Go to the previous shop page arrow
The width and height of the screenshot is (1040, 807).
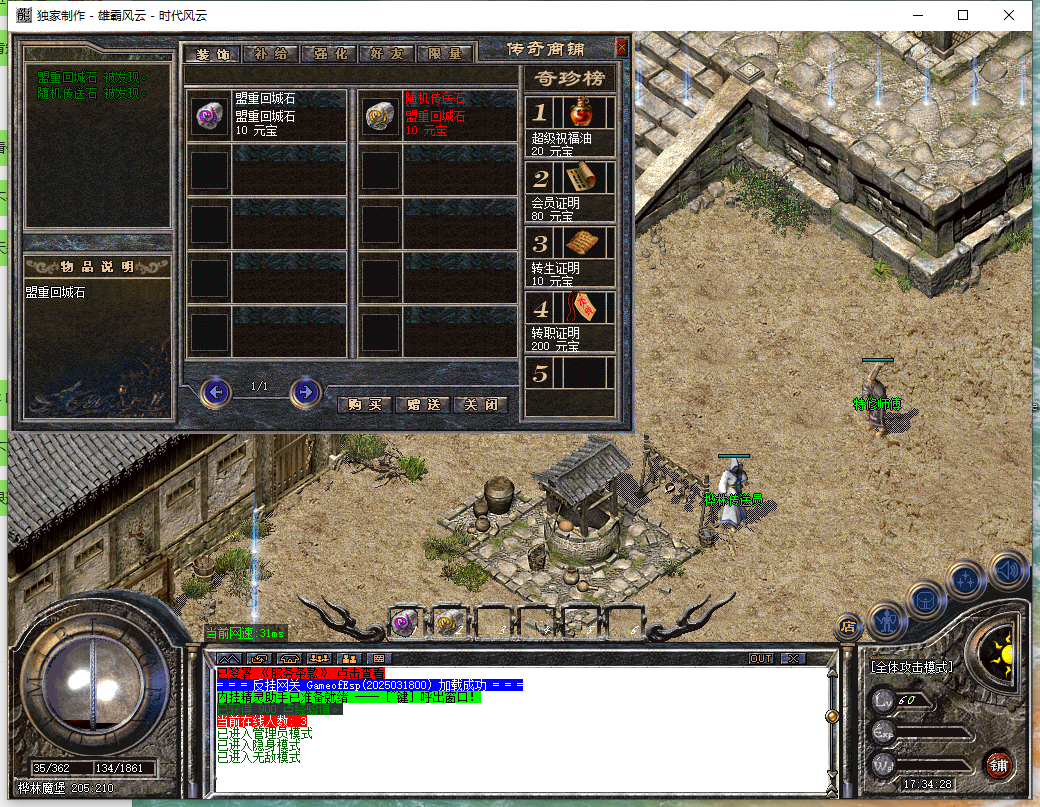pos(215,392)
